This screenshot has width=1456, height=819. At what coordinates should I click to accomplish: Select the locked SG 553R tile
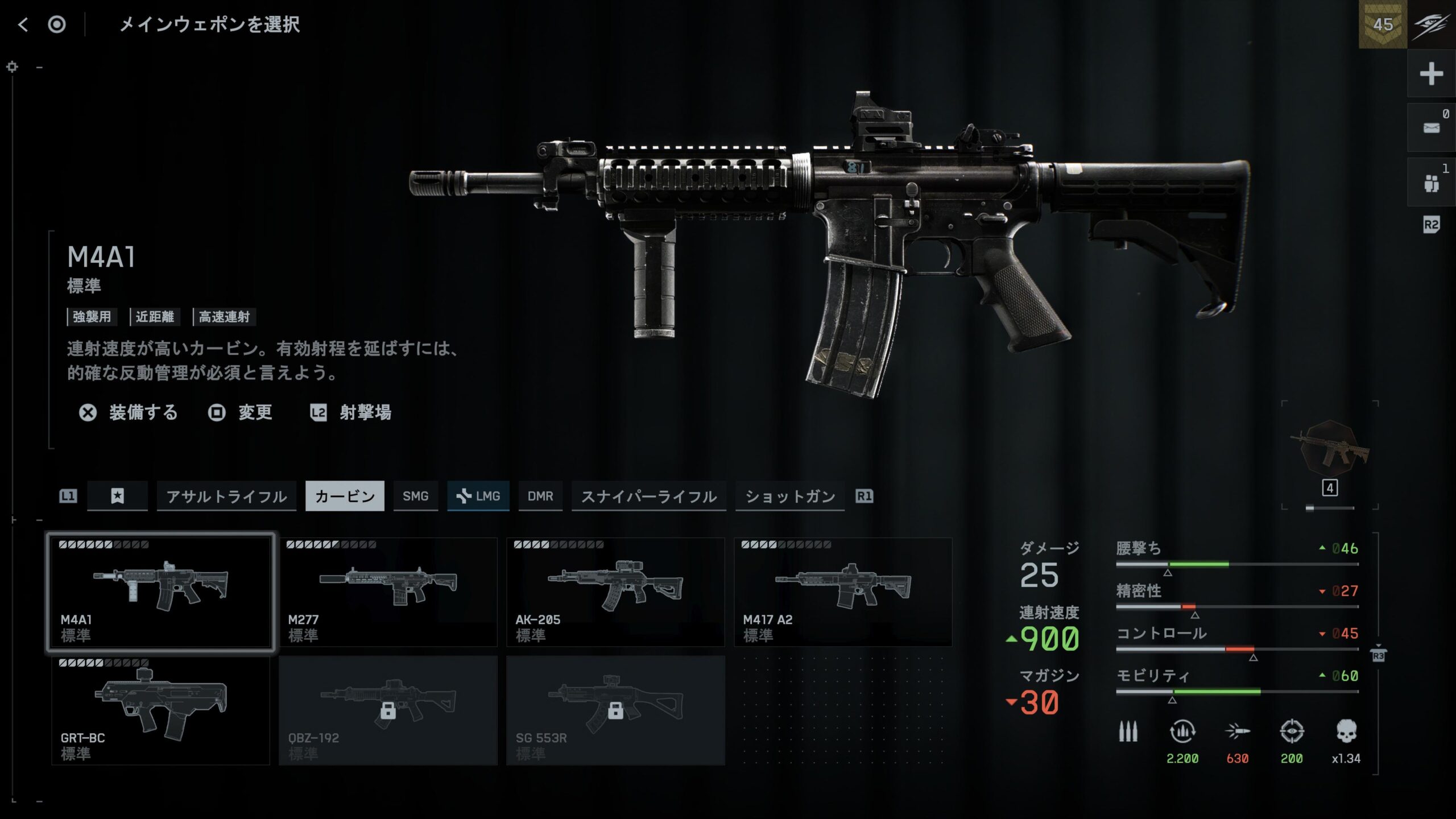615,710
